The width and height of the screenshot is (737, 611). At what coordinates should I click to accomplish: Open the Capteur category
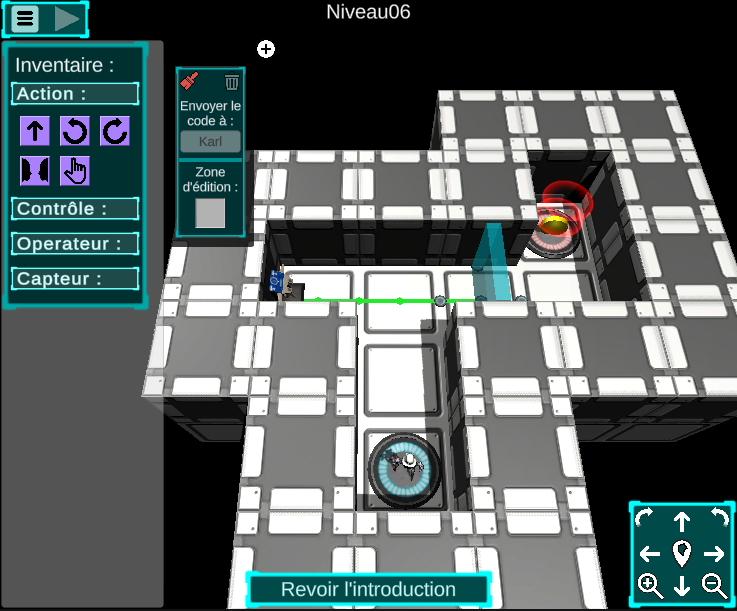pyautogui.click(x=75, y=279)
